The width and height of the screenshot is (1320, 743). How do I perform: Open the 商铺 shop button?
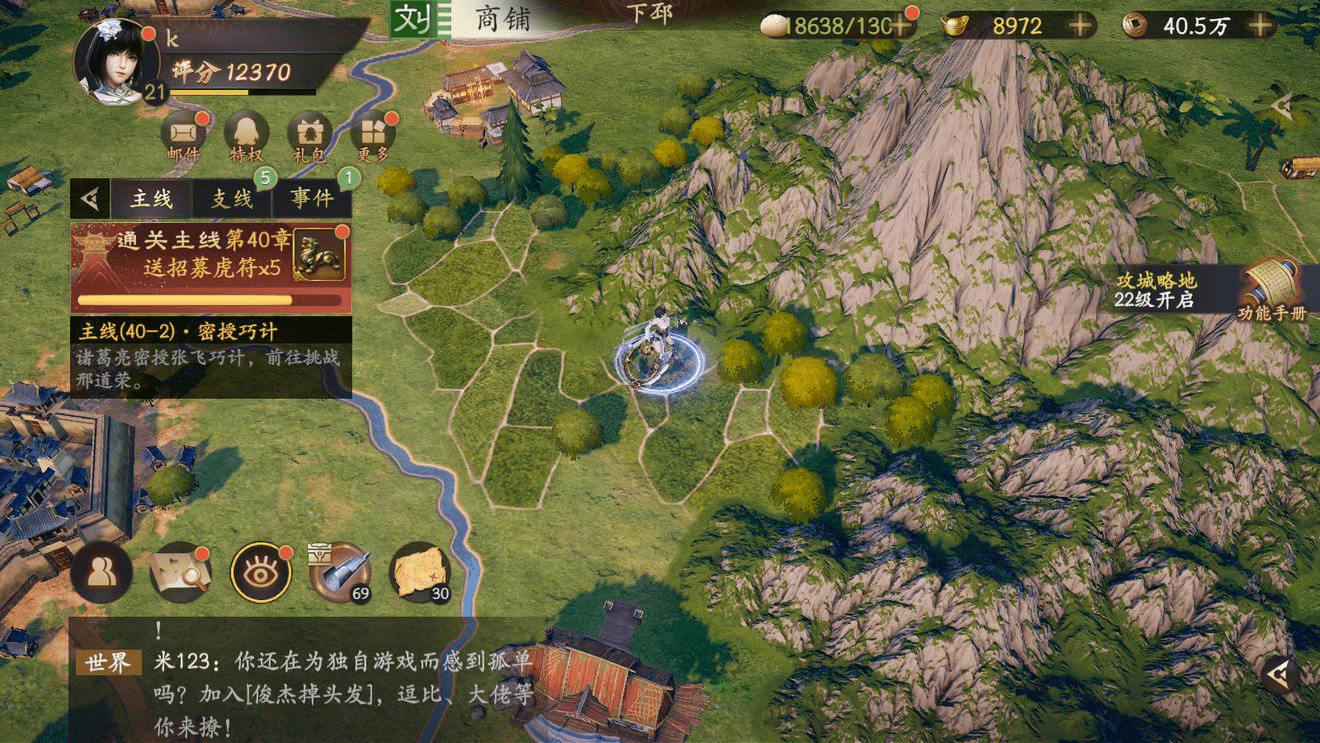[503, 19]
